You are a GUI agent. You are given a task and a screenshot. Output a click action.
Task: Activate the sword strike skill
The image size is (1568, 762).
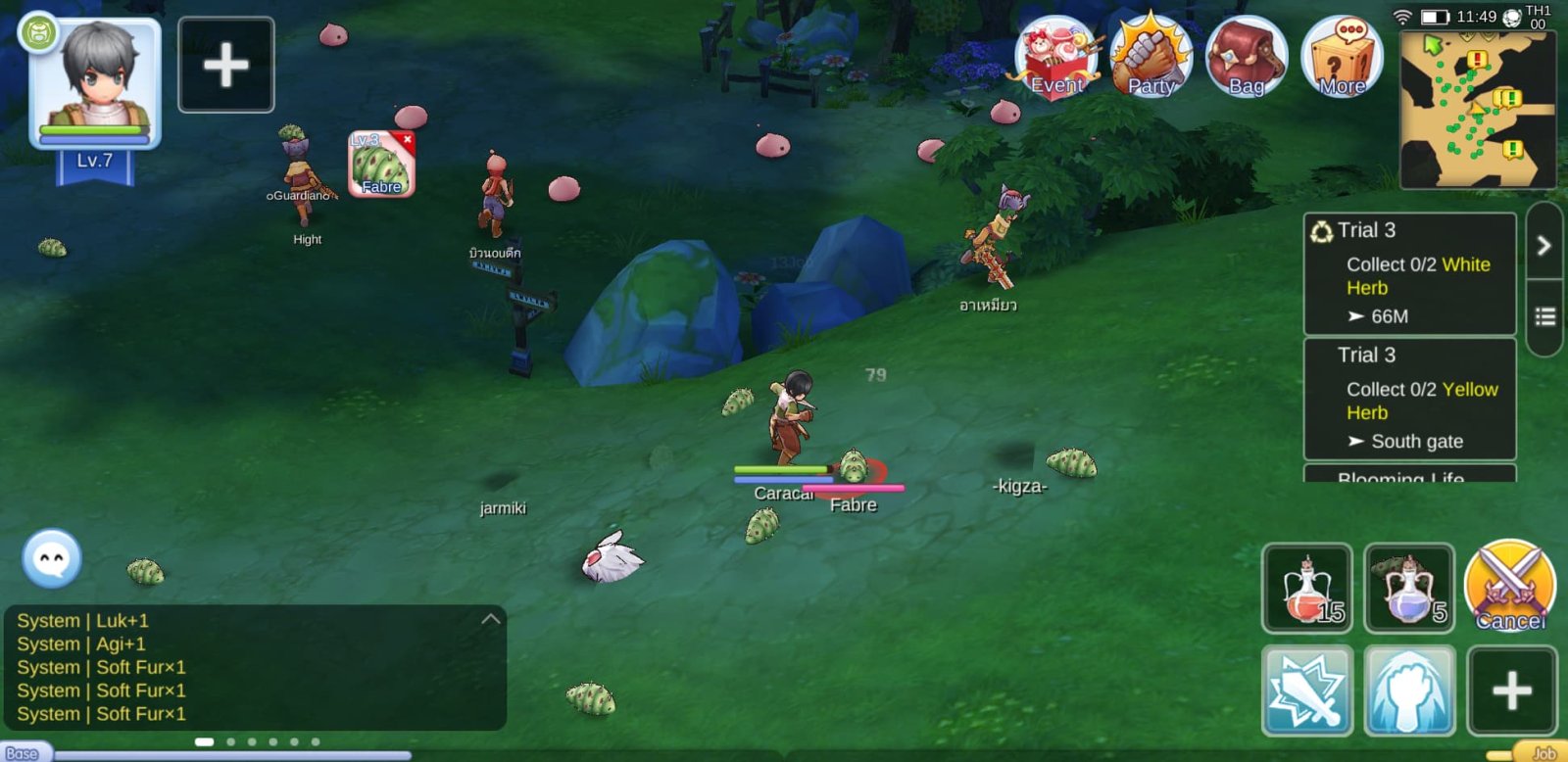1307,691
